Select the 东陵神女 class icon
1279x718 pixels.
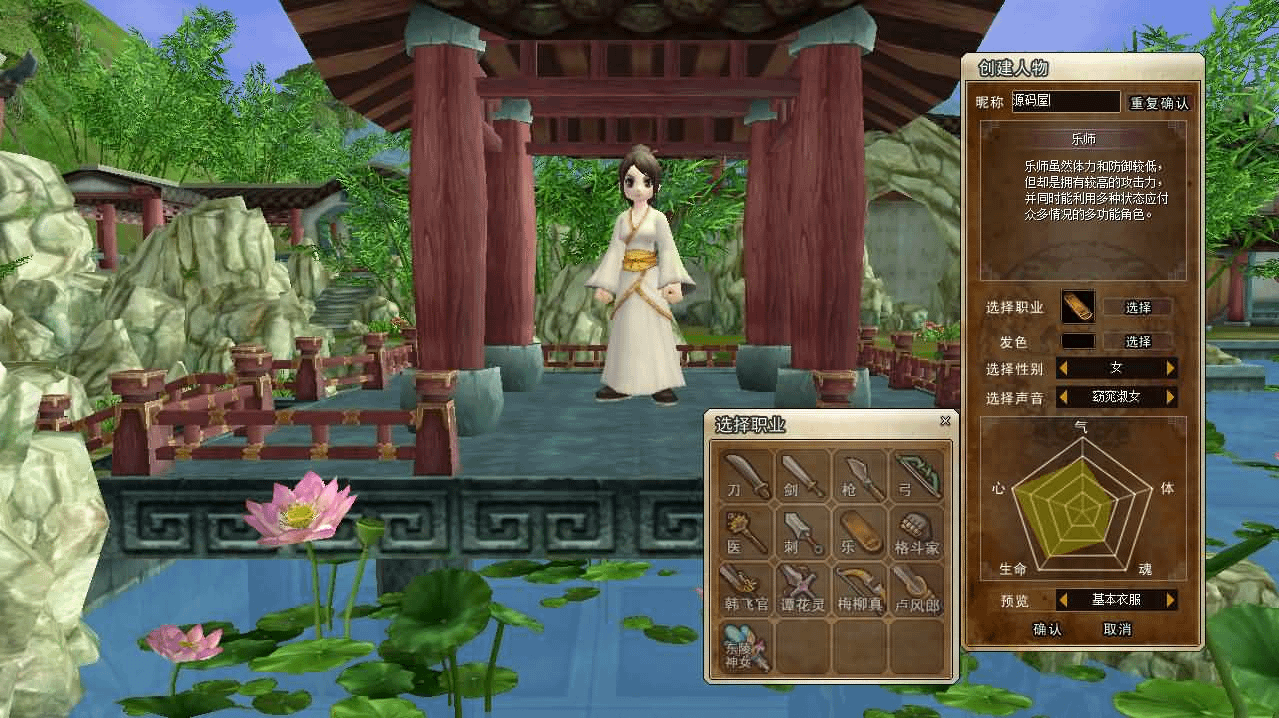tap(746, 645)
